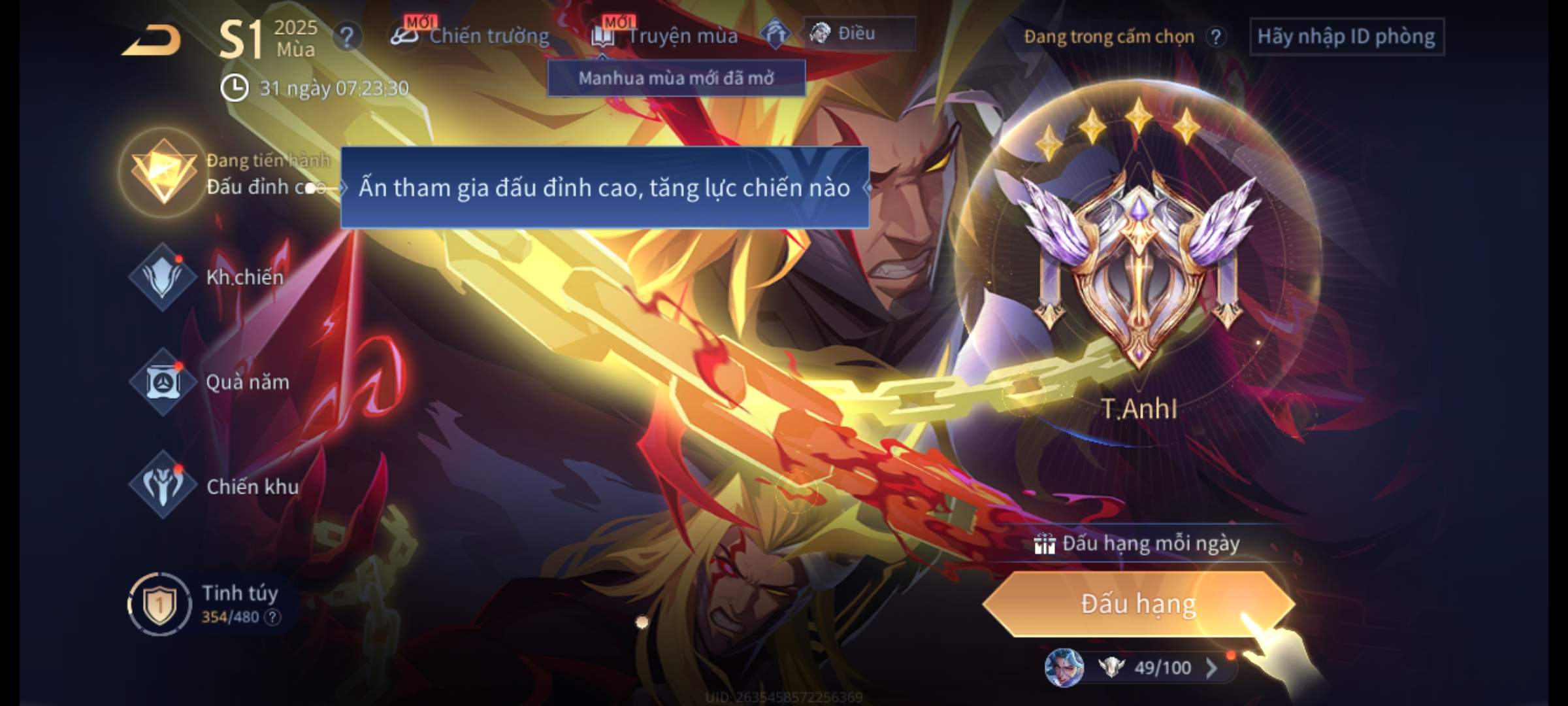Open the Quà năm rewards
This screenshot has width=1568, height=706.
(163, 382)
